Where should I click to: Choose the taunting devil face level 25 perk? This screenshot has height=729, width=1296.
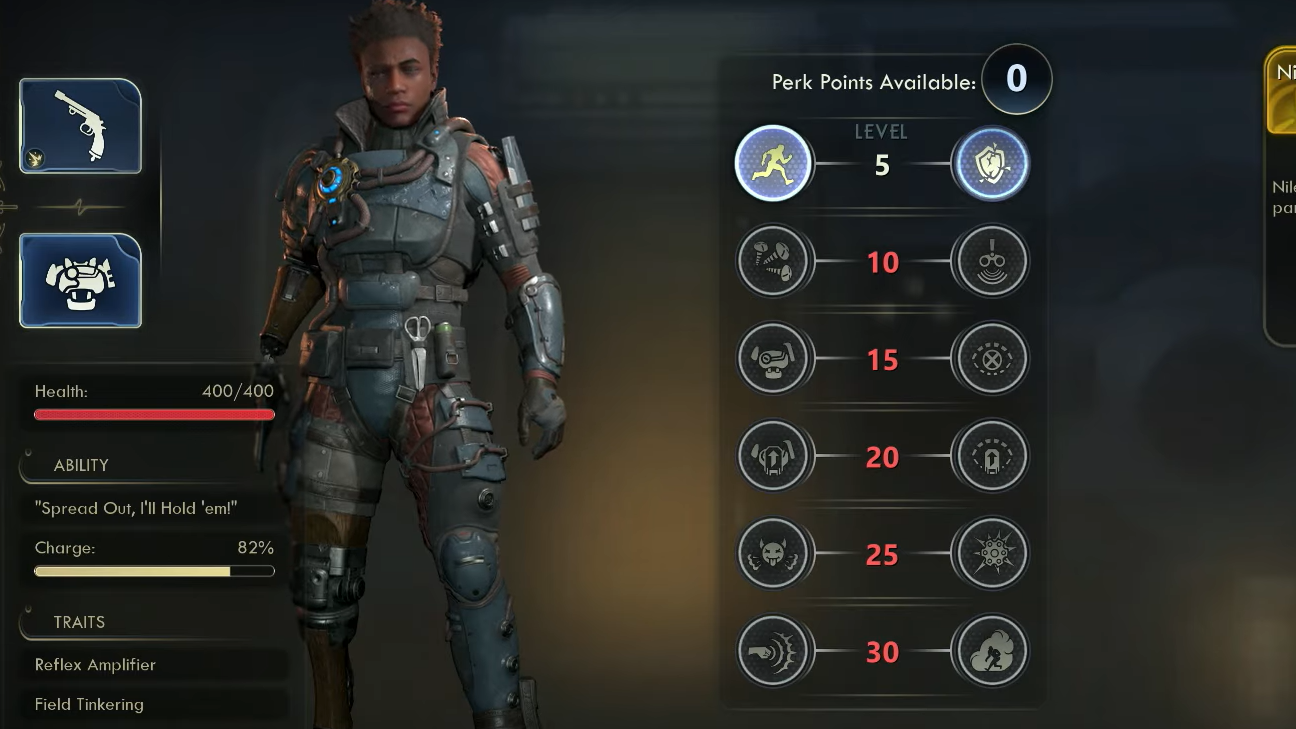(x=773, y=553)
